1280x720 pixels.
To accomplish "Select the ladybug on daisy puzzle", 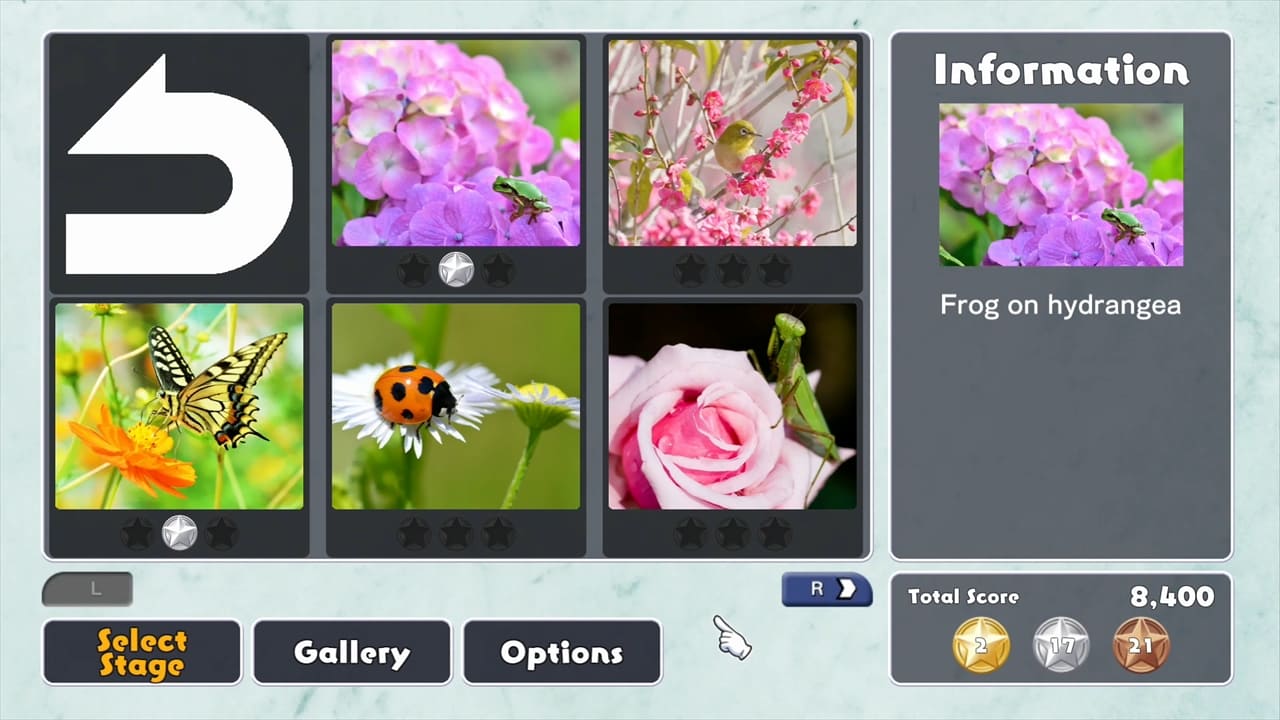I will pos(457,405).
